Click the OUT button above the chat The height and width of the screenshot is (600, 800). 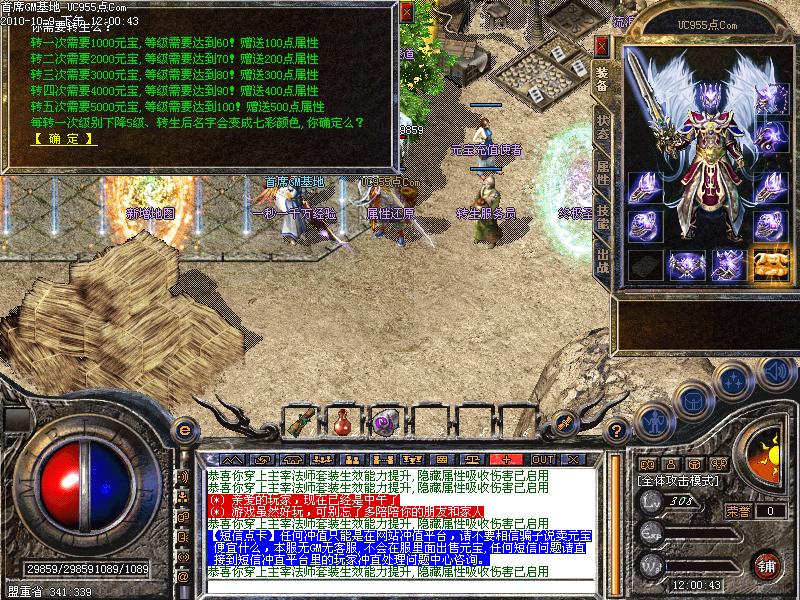[x=543, y=459]
